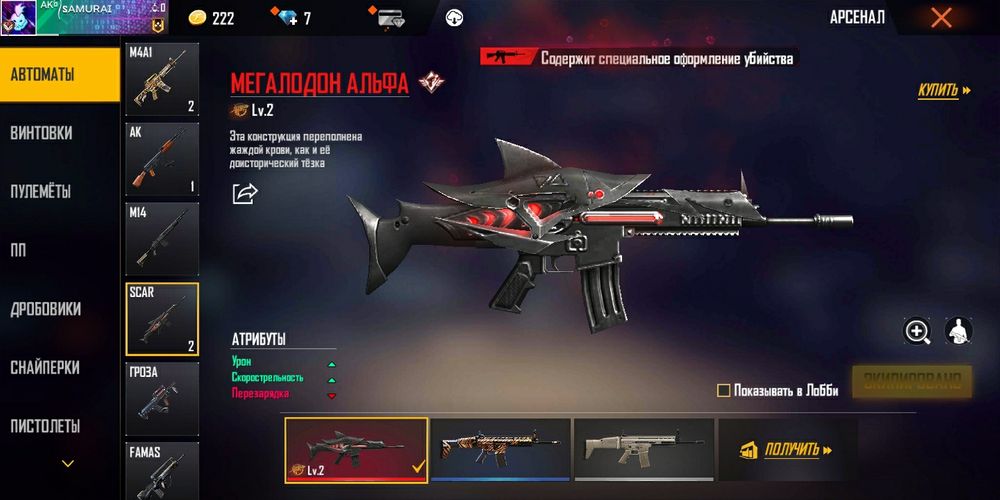Share the Мегалодон Альфа skin
1000x500 pixels.
coord(245,193)
